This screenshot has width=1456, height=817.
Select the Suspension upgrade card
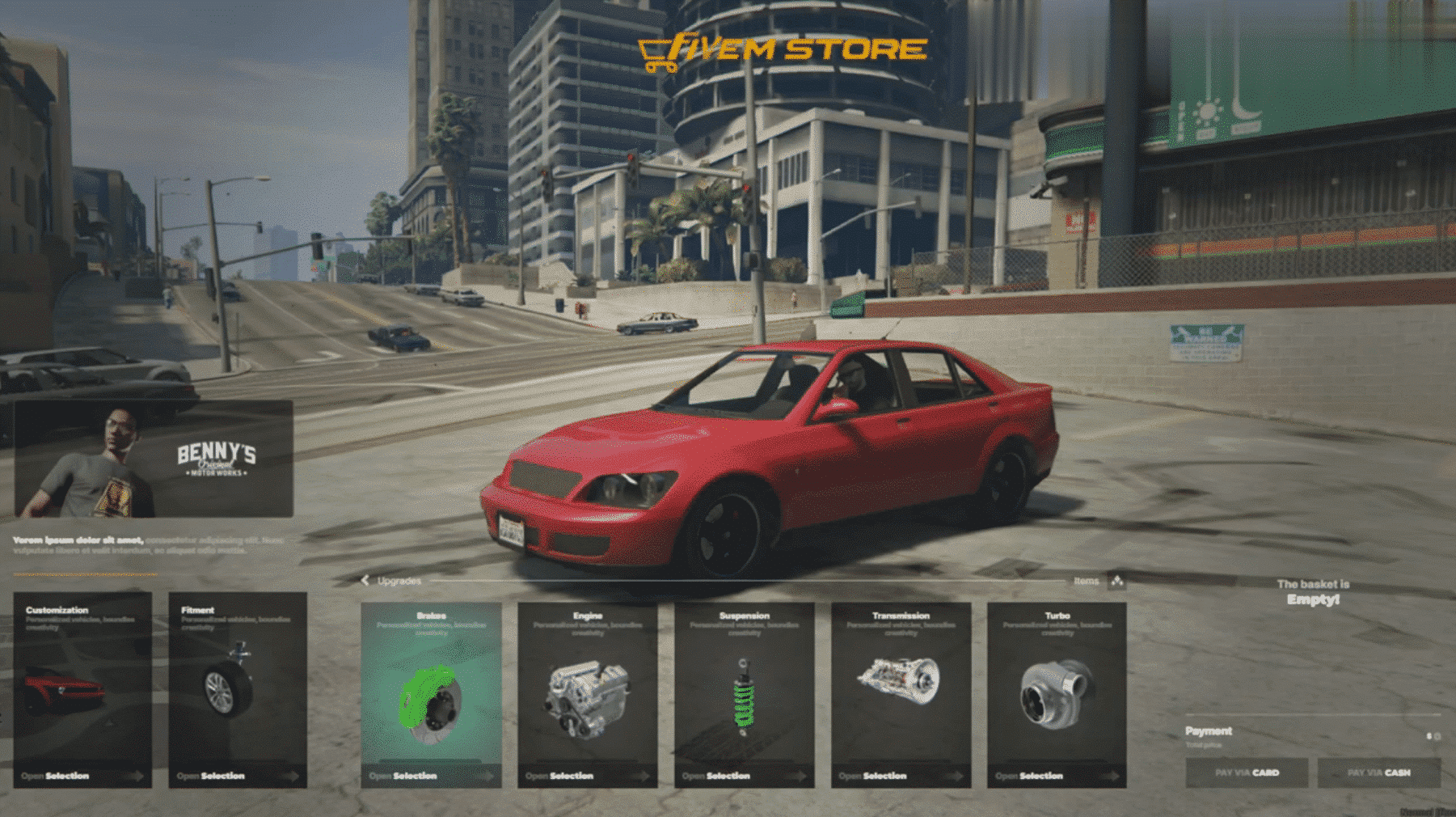745,694
